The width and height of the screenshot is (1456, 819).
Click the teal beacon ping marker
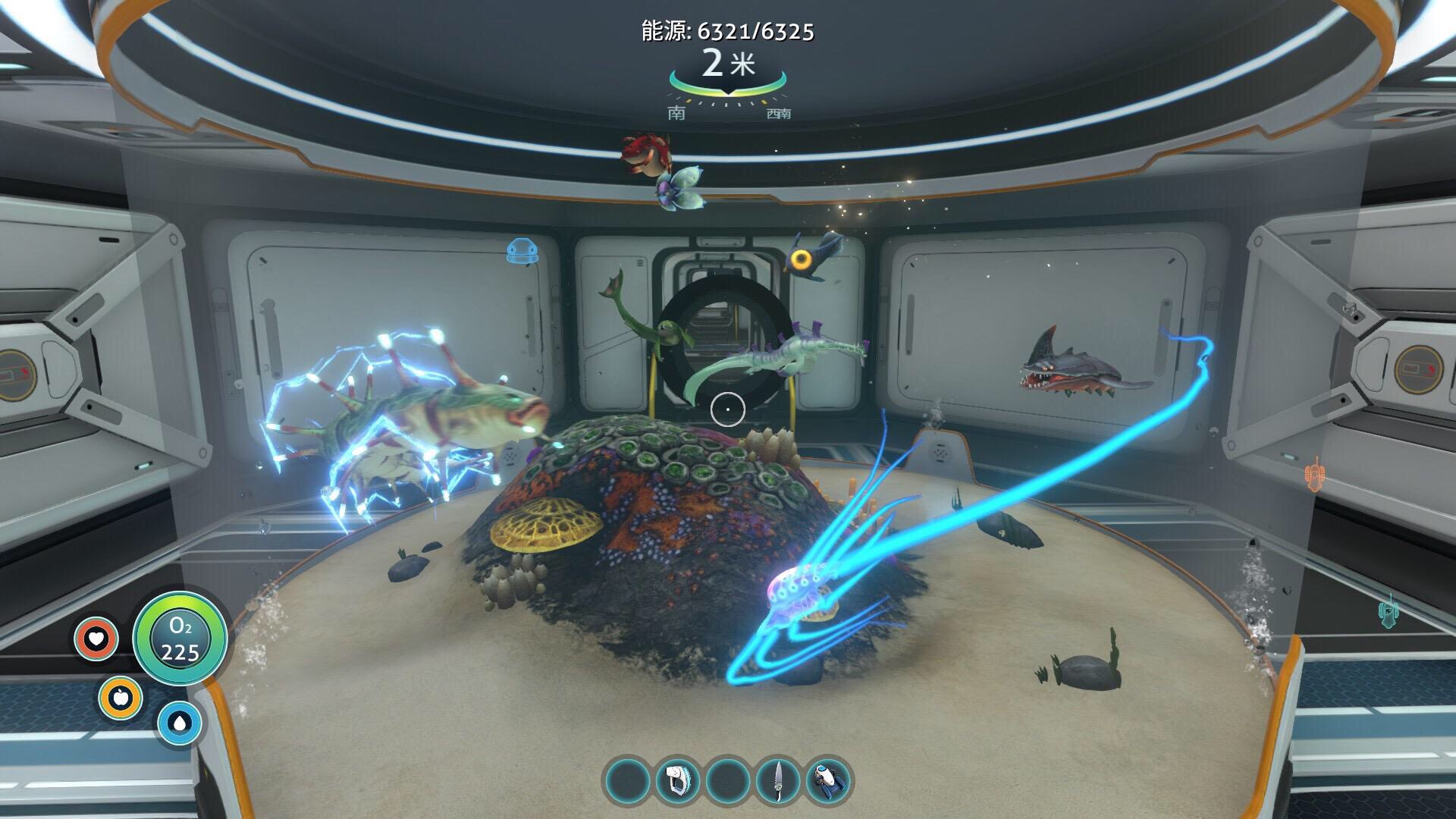1387,611
